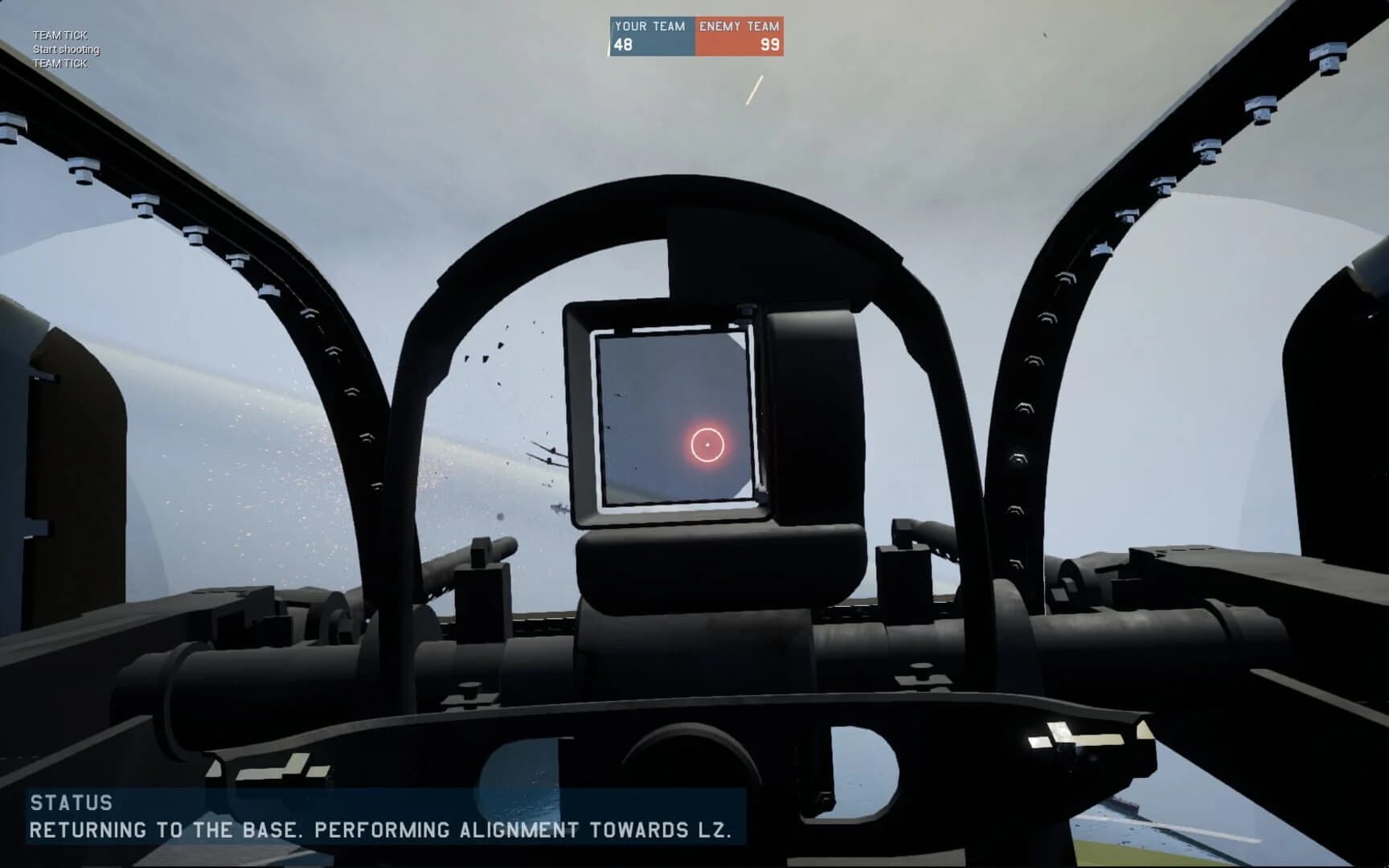1389x868 pixels.
Task: Click the ENEMY TEAM score value 99
Action: click(770, 44)
